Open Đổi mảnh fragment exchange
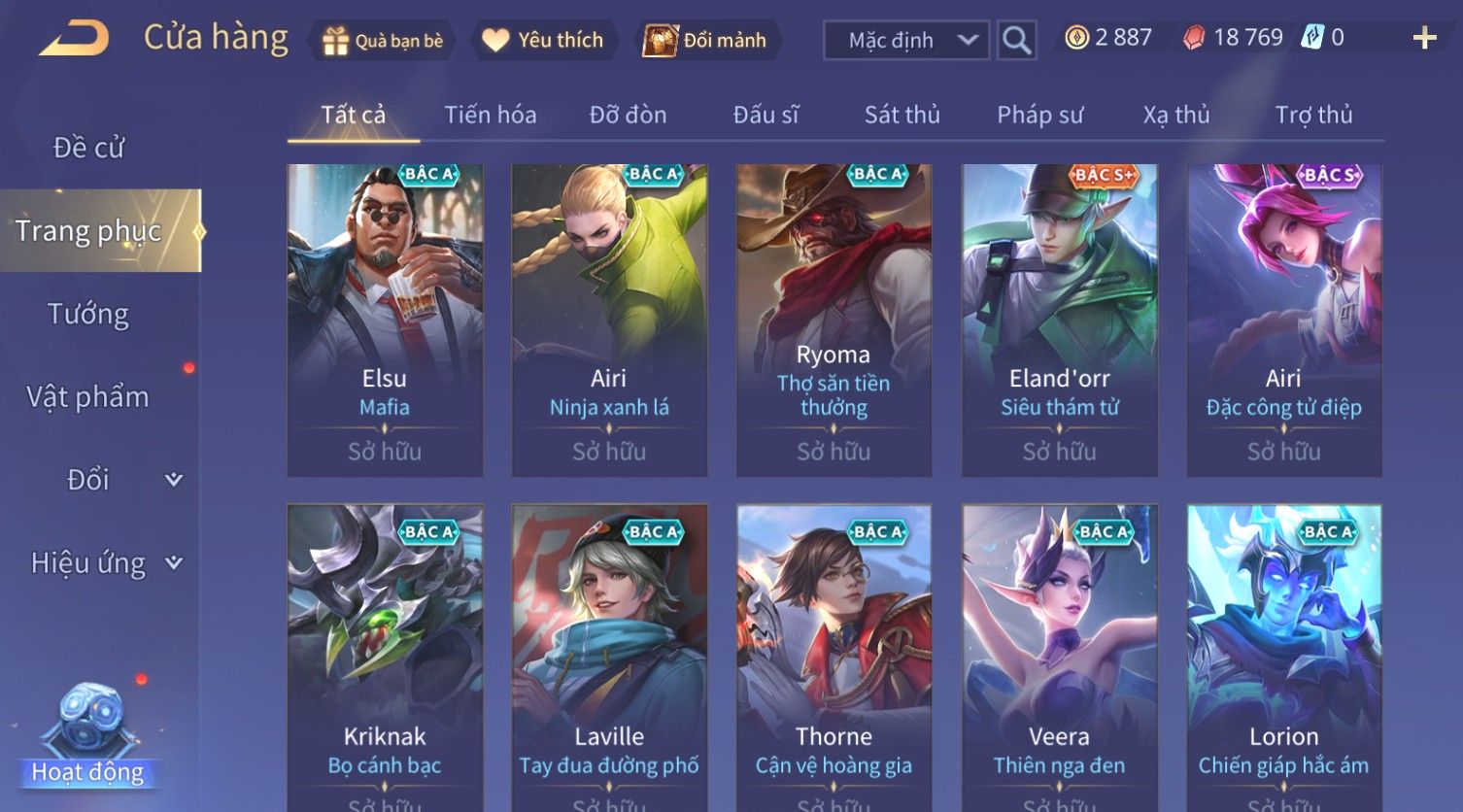Viewport: 1463px width, 812px height. click(706, 41)
